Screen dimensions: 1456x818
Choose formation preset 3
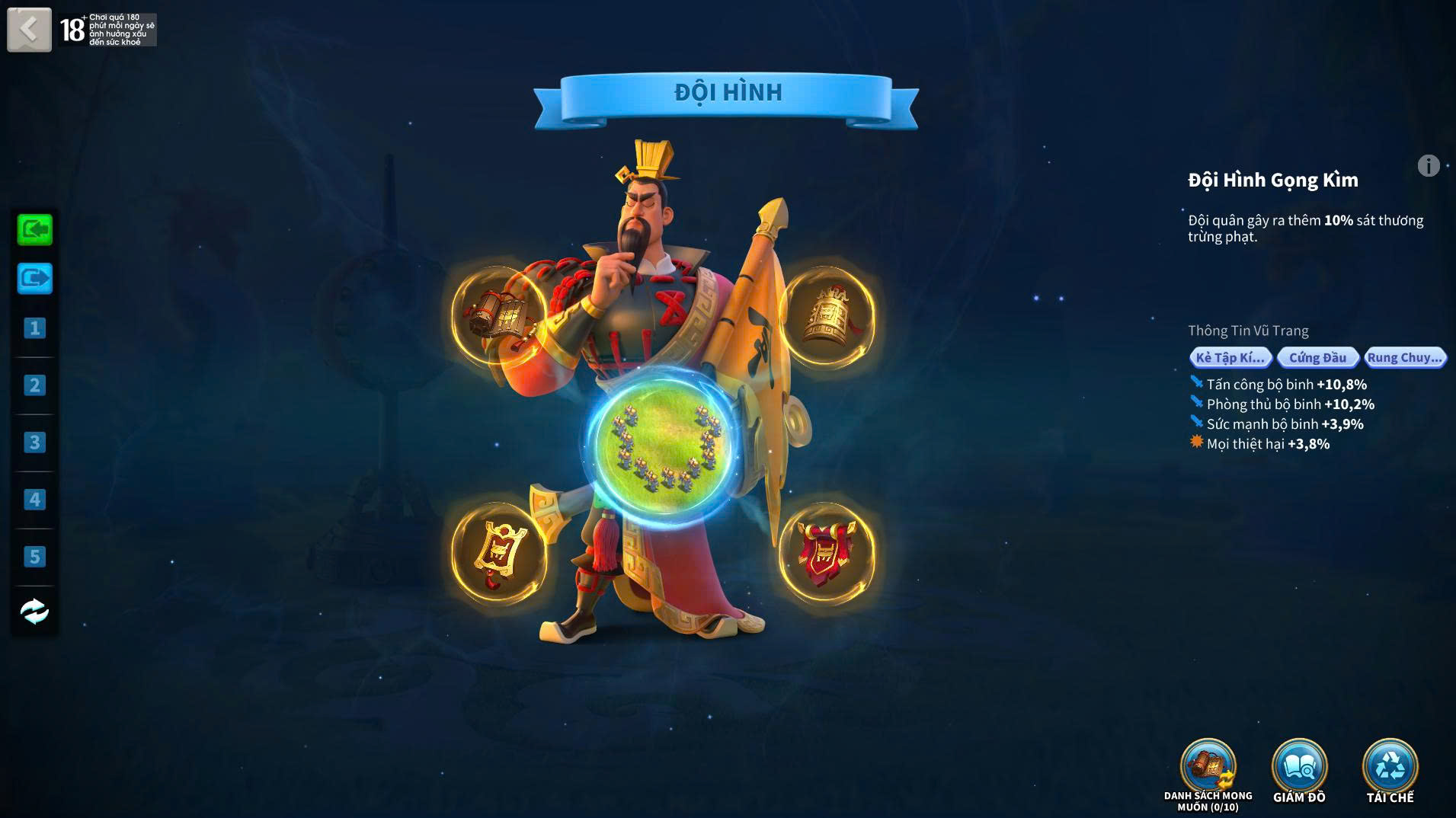34,443
